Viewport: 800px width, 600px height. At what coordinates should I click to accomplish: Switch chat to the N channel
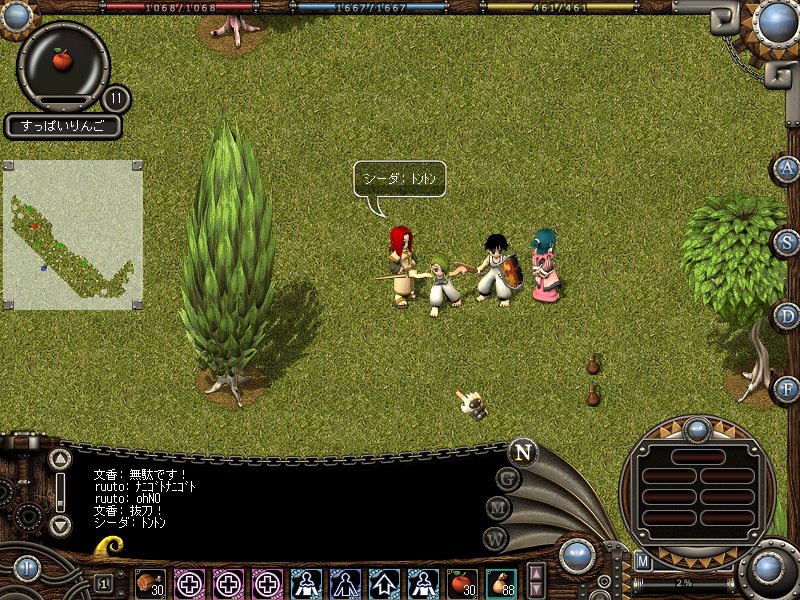pyautogui.click(x=522, y=452)
